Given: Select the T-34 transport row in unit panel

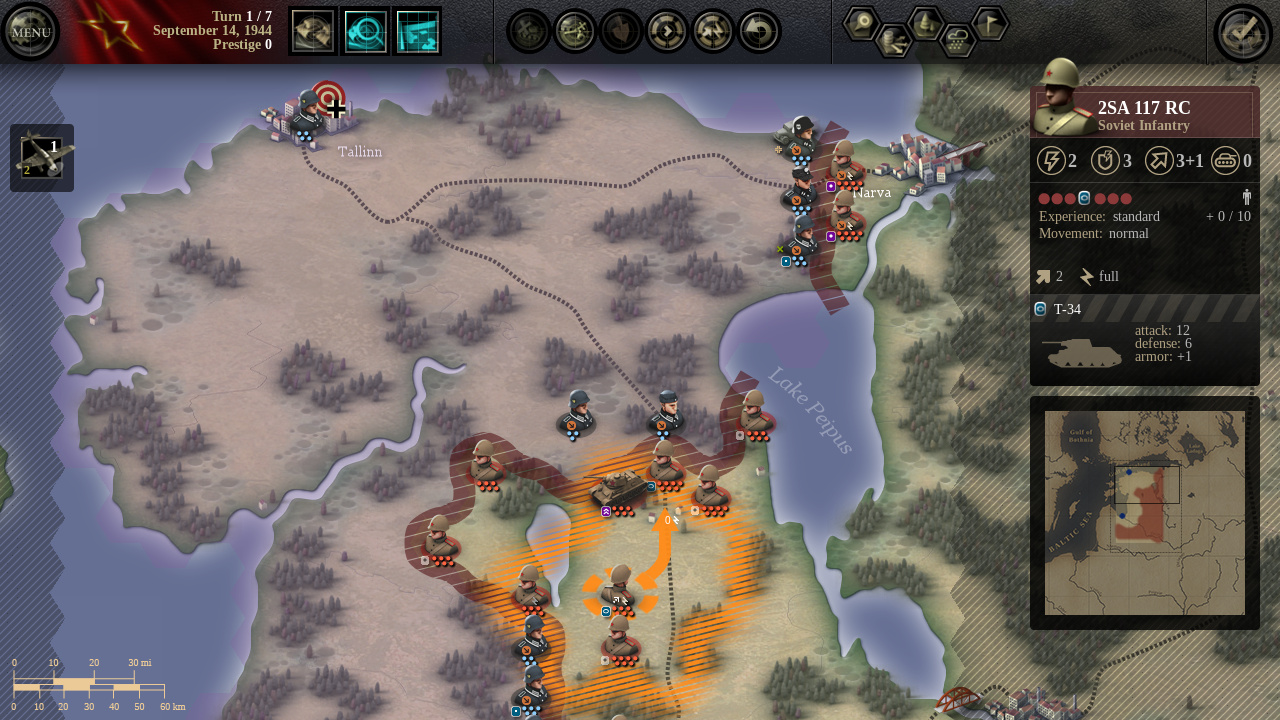Looking at the screenshot, I should point(1145,309).
